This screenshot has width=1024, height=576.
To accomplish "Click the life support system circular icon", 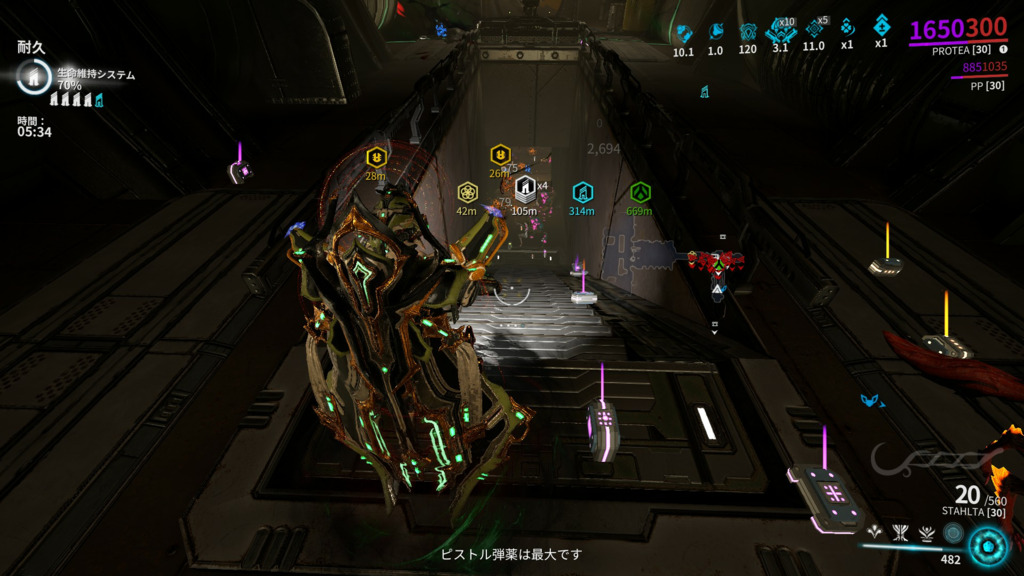I will [x=33, y=78].
